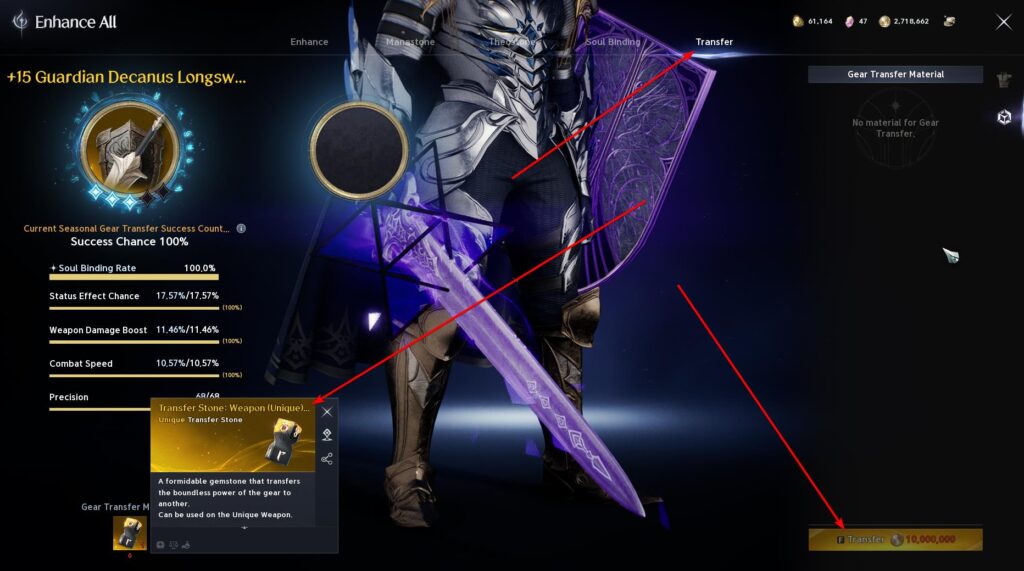The width and height of the screenshot is (1024, 571).
Task: Click the armor filter icon on the right
Action: [1004, 80]
